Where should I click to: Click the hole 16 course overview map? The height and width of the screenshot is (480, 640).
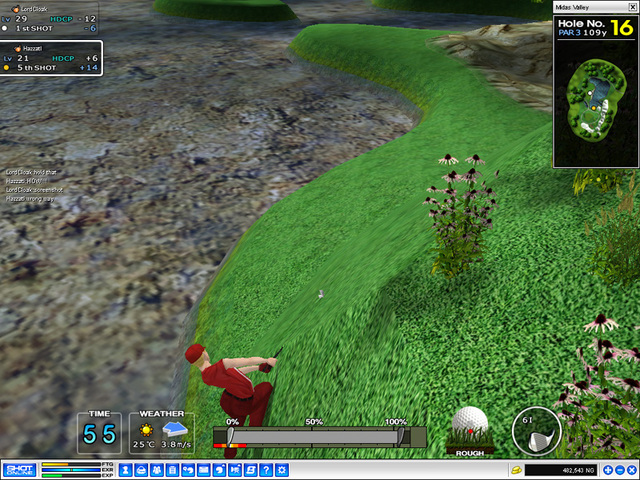594,101
